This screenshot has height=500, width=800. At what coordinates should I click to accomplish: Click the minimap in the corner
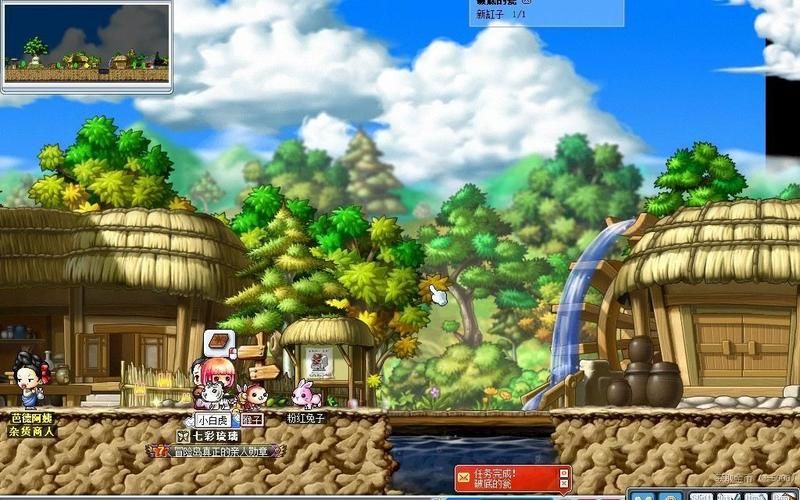85,46
